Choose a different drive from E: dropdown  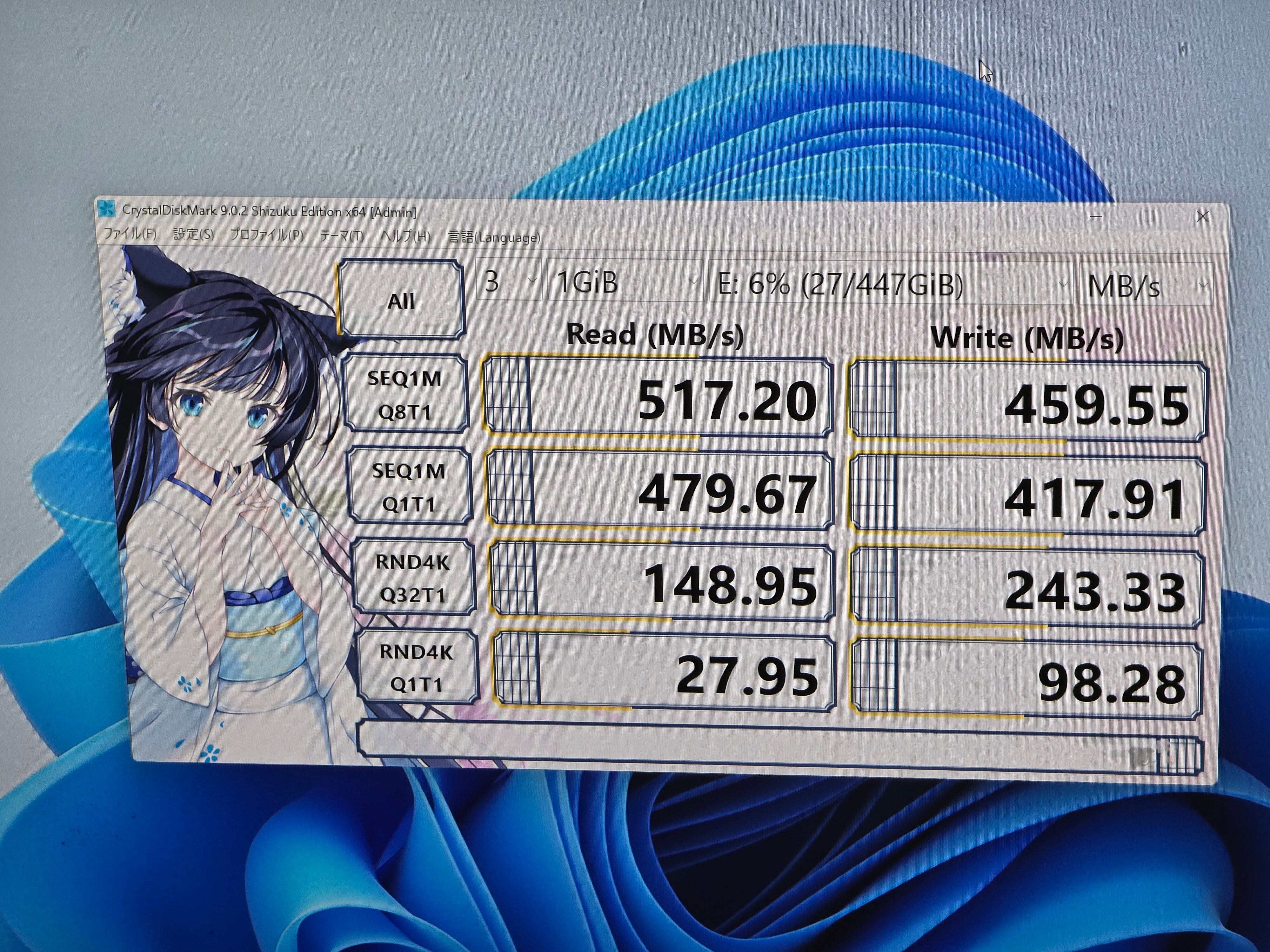[x=891, y=284]
